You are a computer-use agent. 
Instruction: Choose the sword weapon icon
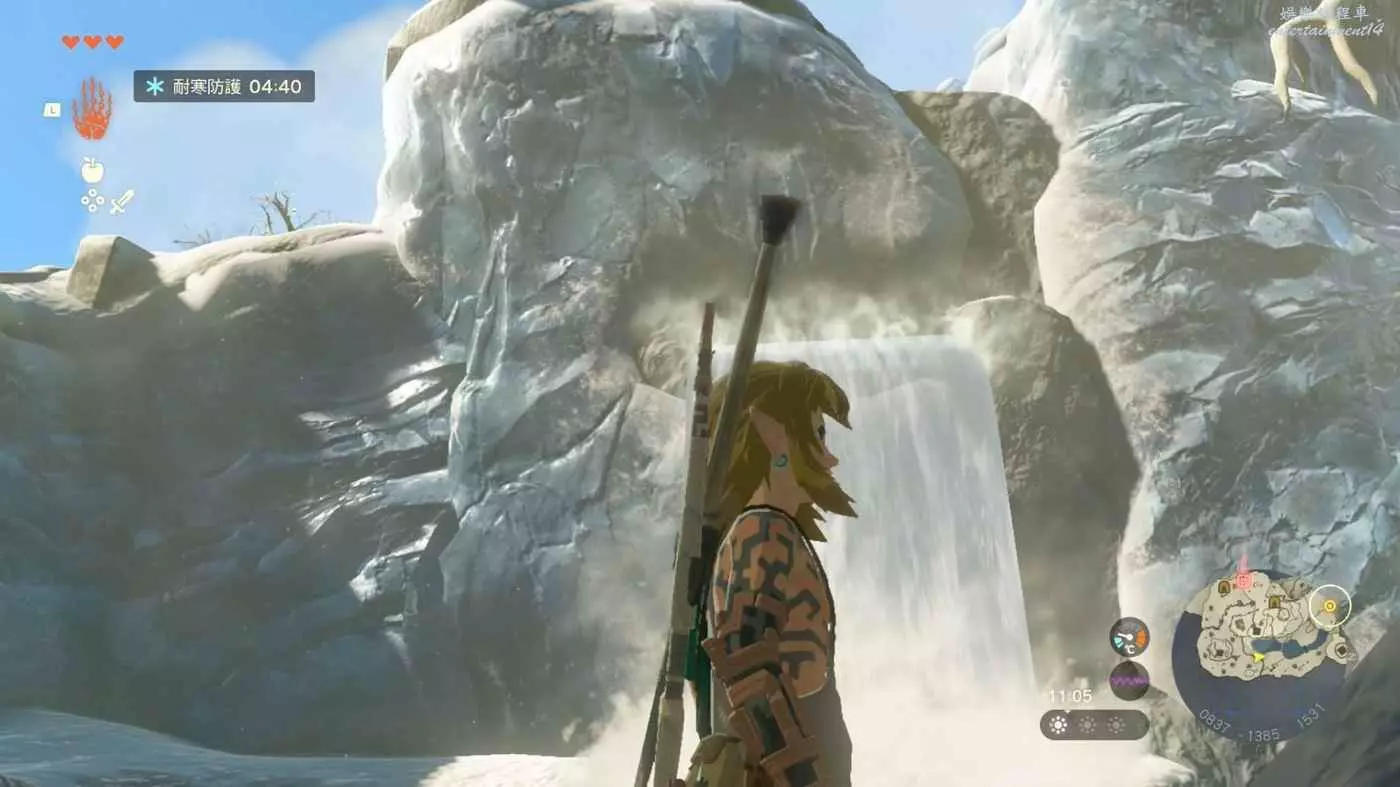tap(122, 202)
